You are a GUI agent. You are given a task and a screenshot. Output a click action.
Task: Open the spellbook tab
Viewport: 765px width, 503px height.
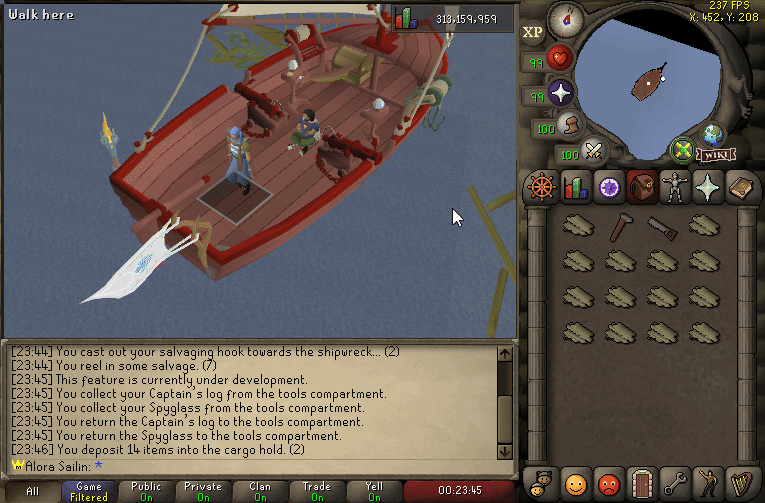click(740, 187)
